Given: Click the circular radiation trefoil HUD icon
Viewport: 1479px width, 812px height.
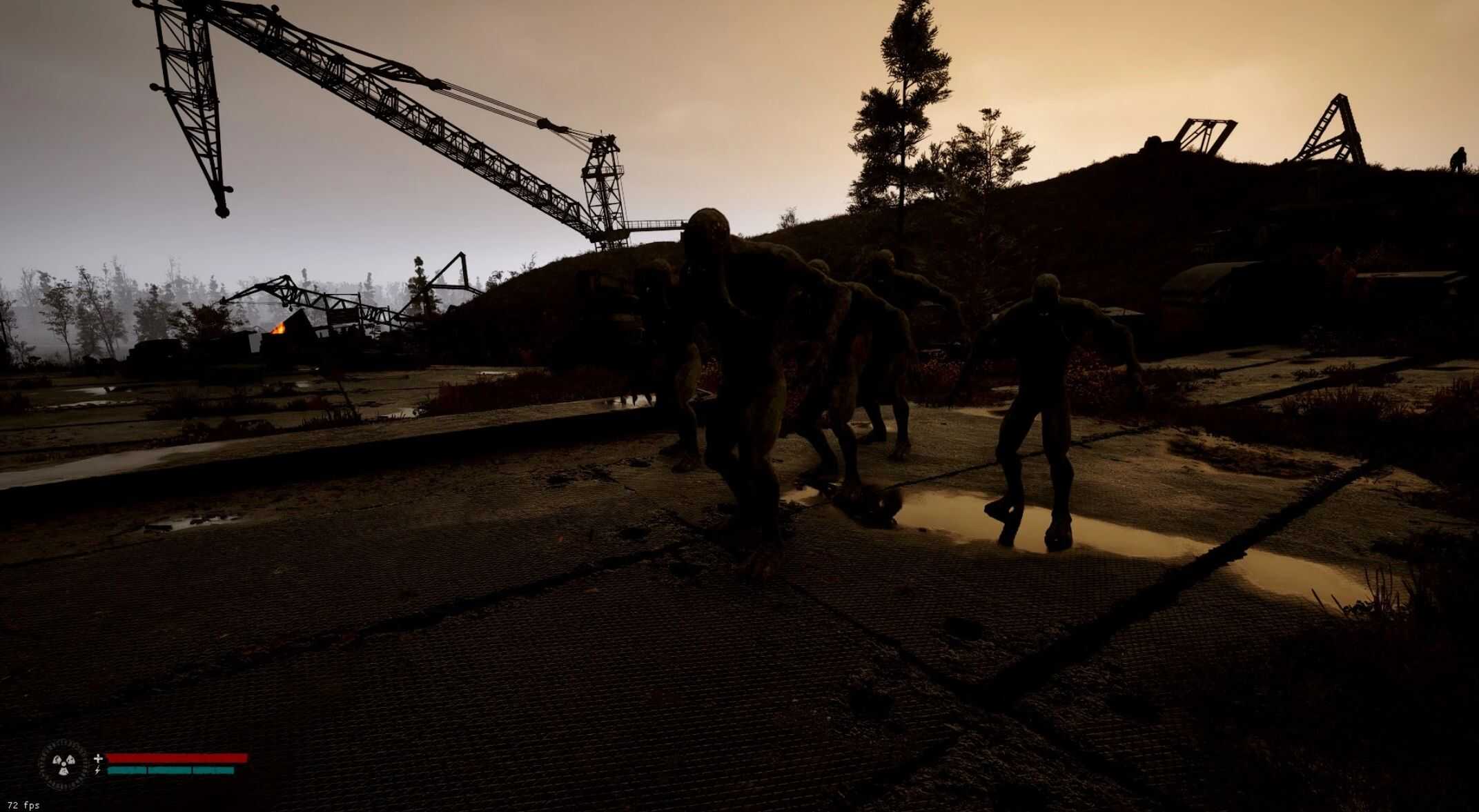Looking at the screenshot, I should [64, 764].
